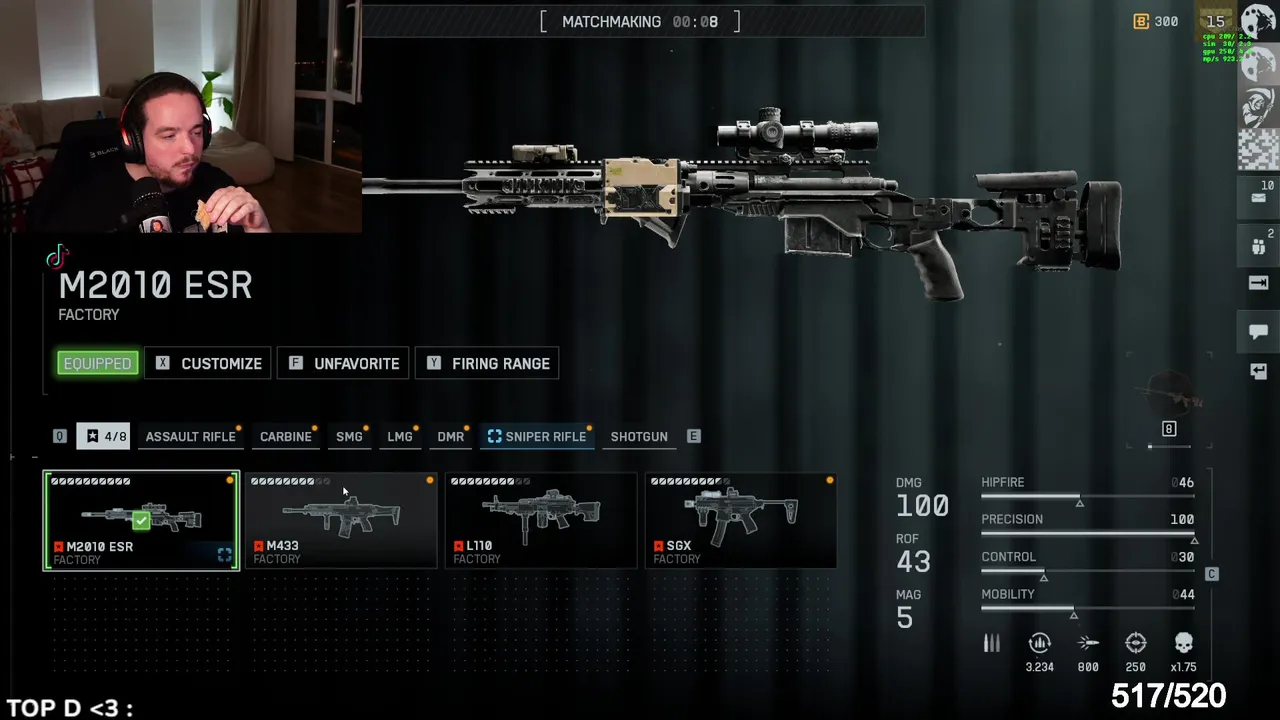Show the Carbine weapons tab
Viewport: 1280px width, 720px height.
coord(285,437)
